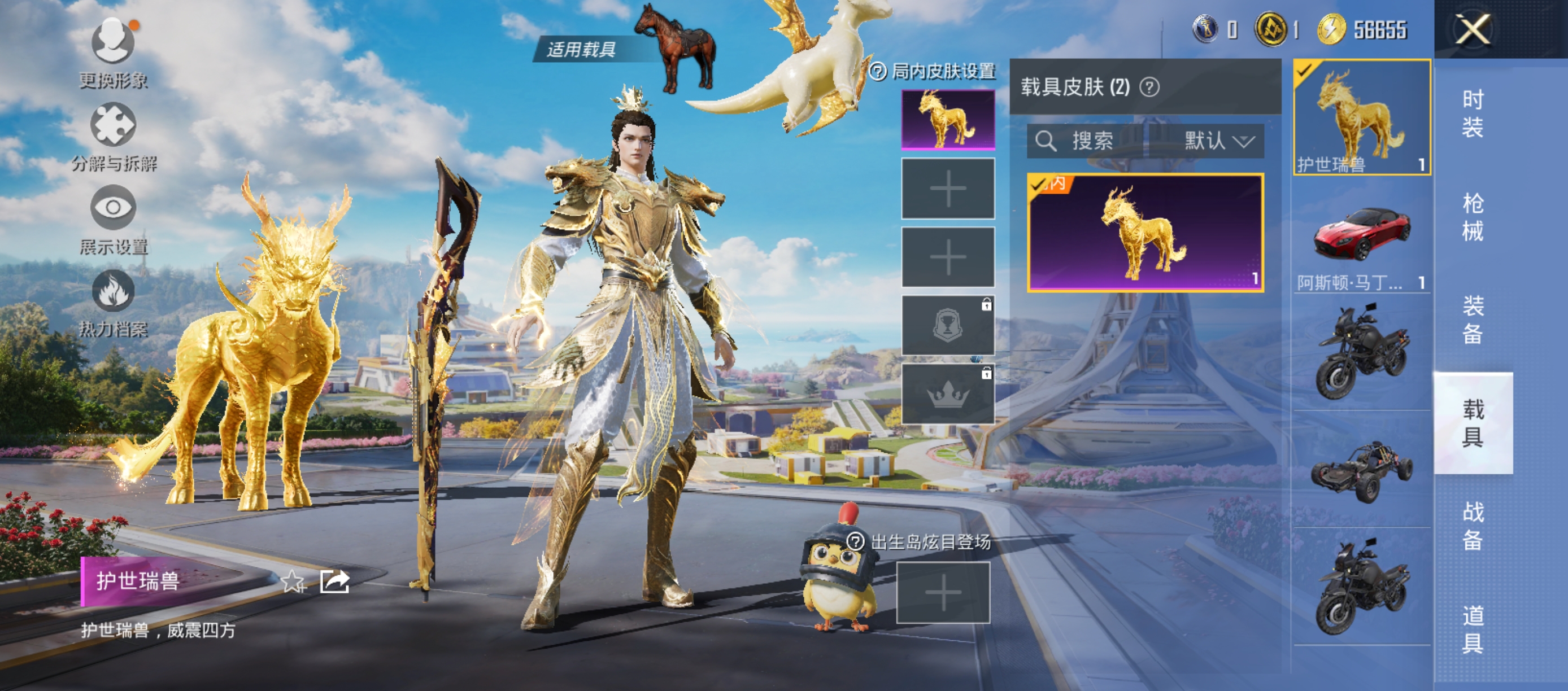
Task: Select the 护世瑞兽 vehicle list thumbnail
Action: (x=1362, y=118)
